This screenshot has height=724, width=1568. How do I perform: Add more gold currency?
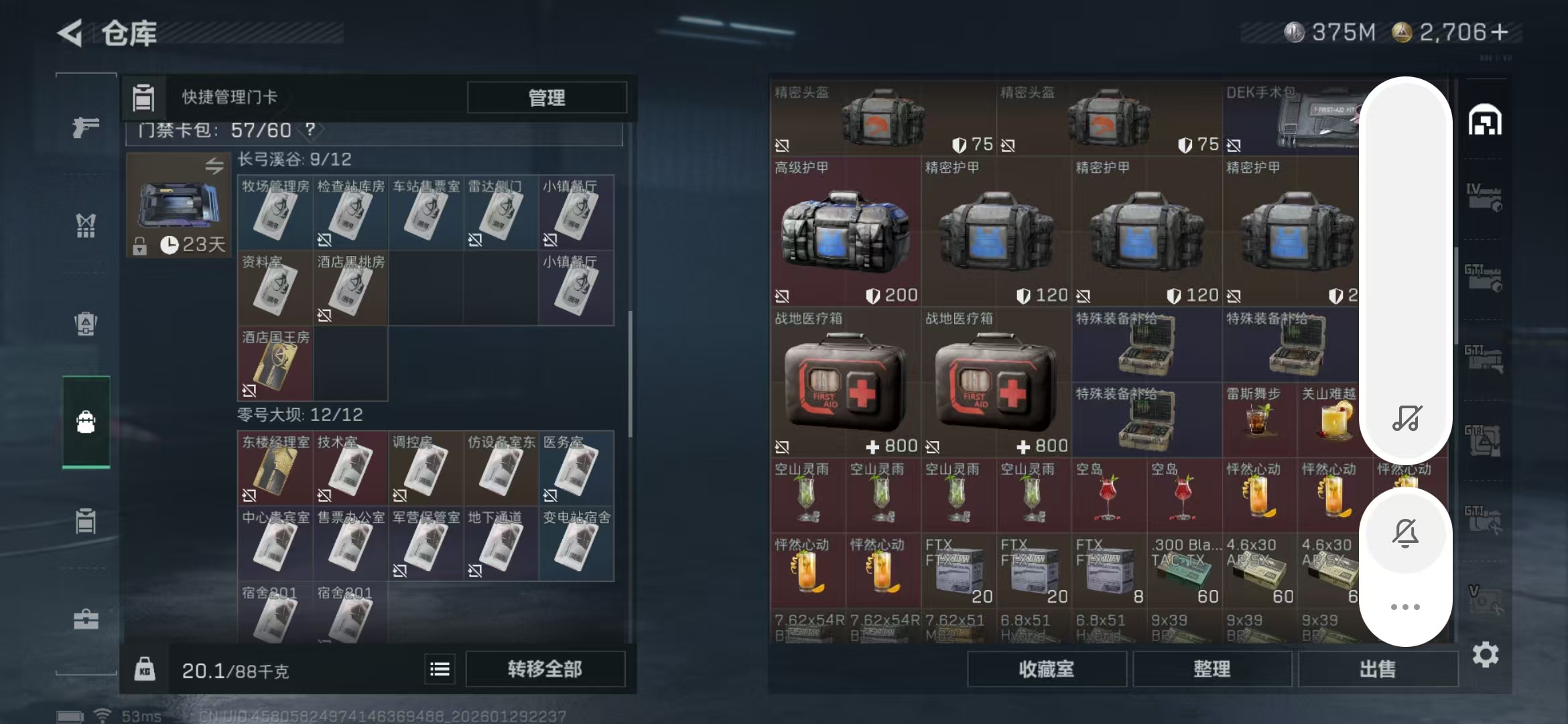click(x=1500, y=32)
